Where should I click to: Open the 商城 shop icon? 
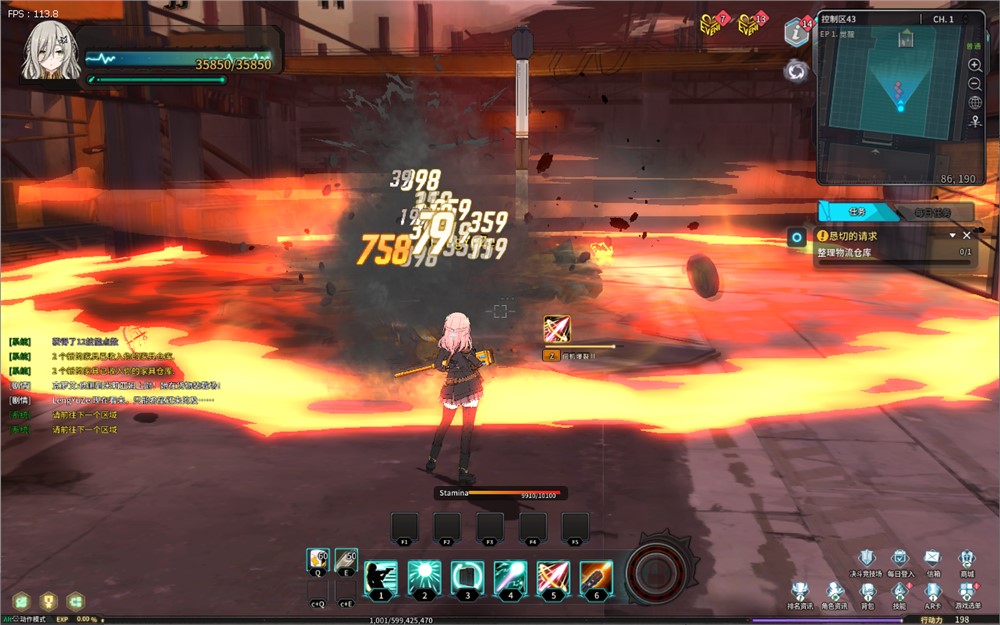(x=966, y=559)
